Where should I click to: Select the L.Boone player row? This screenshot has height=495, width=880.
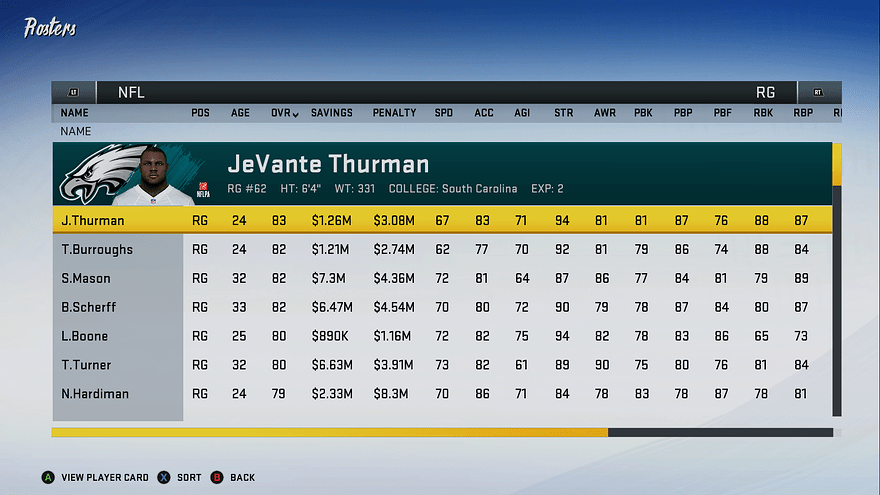85,336
